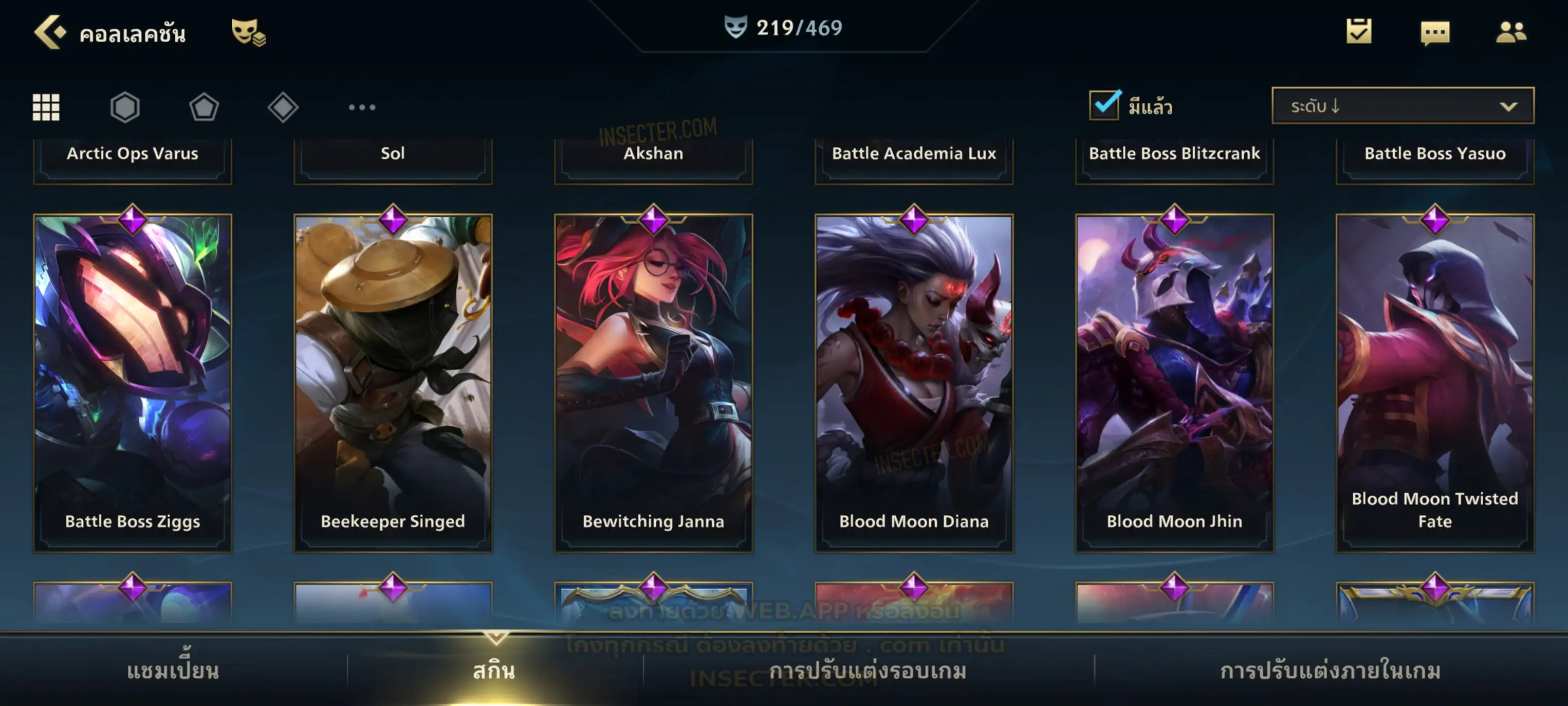Filter skins by pentagon rarity icon
The height and width of the screenshot is (706, 1568).
[204, 107]
